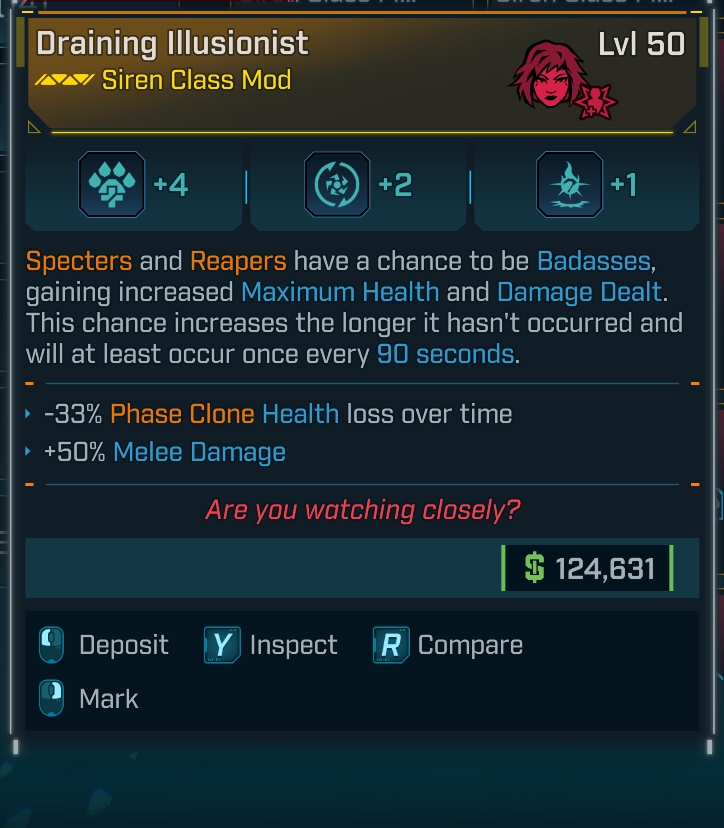Image resolution: width=724 pixels, height=828 pixels.
Task: Select the circular swirl skill icon with +2
Action: point(336,184)
